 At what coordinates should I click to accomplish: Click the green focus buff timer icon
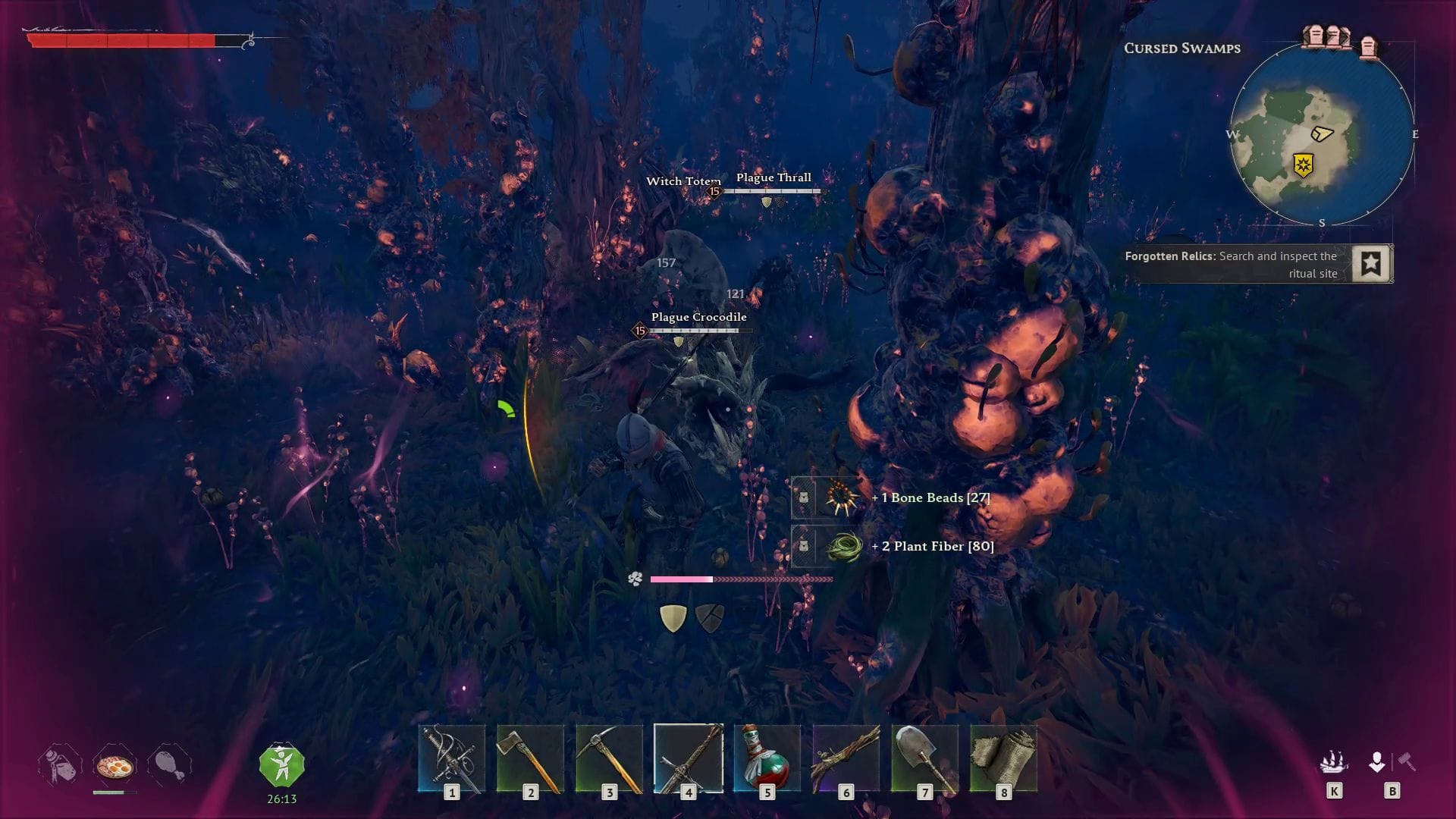tap(282, 764)
